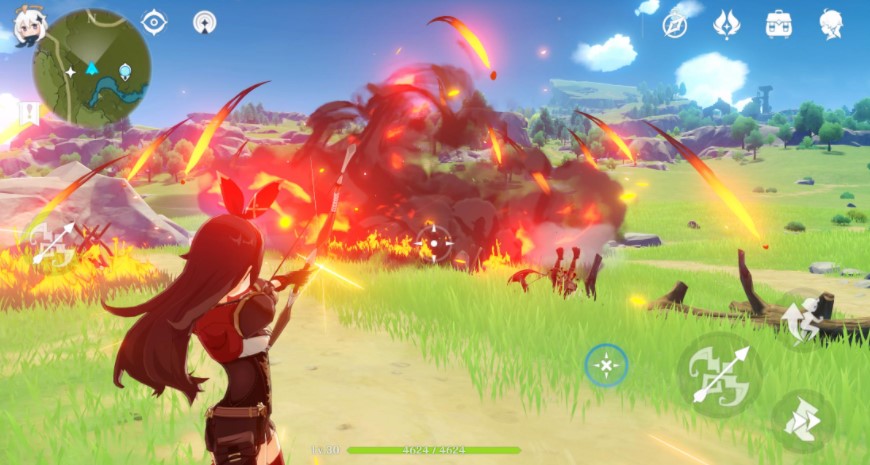Open the winged star Wish icon
The width and height of the screenshot is (870, 465).
coord(727,24)
